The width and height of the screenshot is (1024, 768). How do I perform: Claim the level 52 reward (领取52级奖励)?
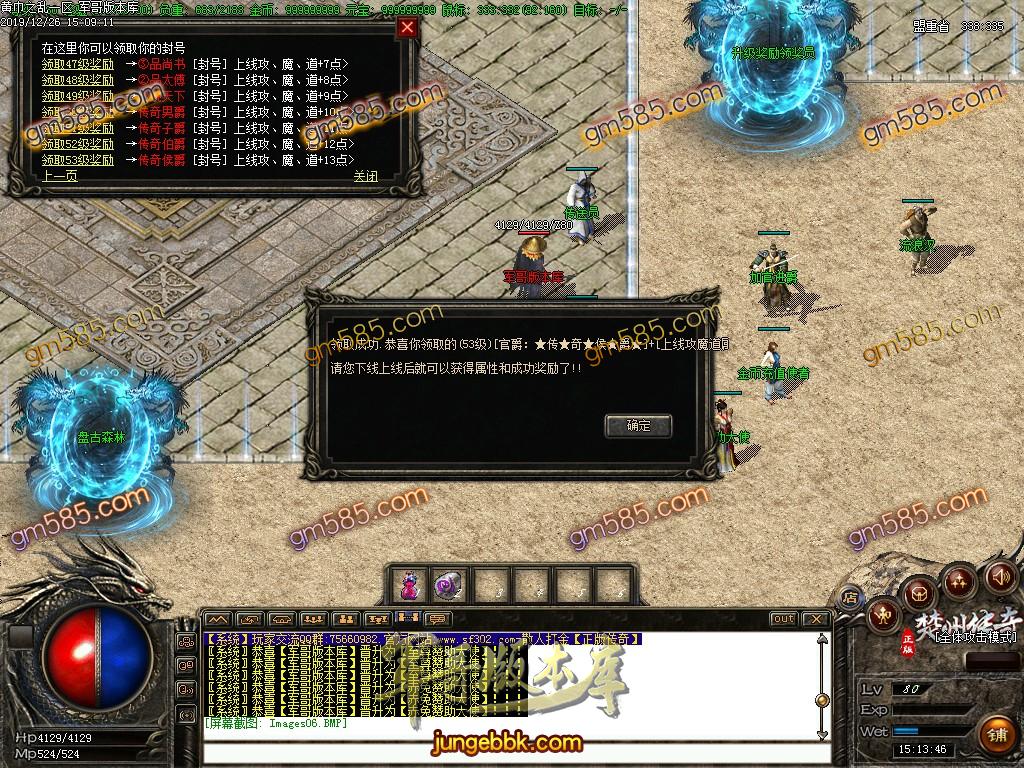77,144
